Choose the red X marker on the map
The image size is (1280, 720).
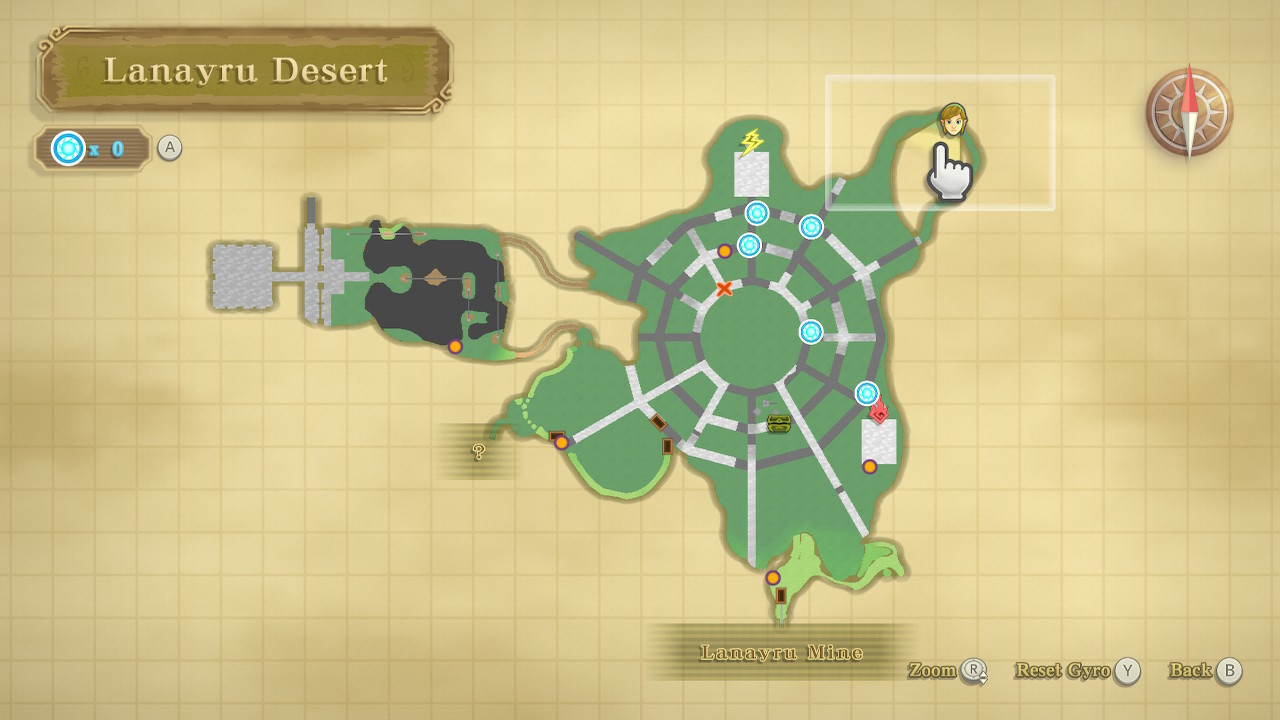pyautogui.click(x=724, y=289)
